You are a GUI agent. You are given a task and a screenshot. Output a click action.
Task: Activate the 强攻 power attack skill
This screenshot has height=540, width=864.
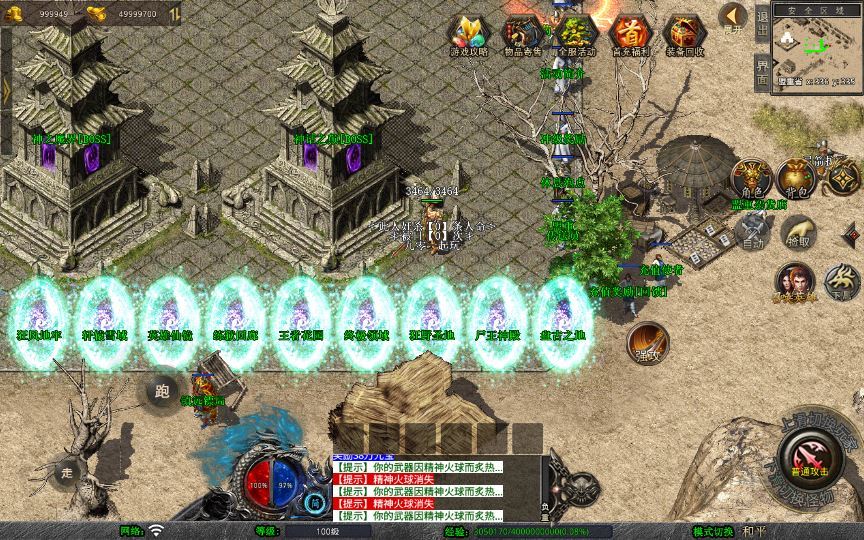tap(648, 340)
